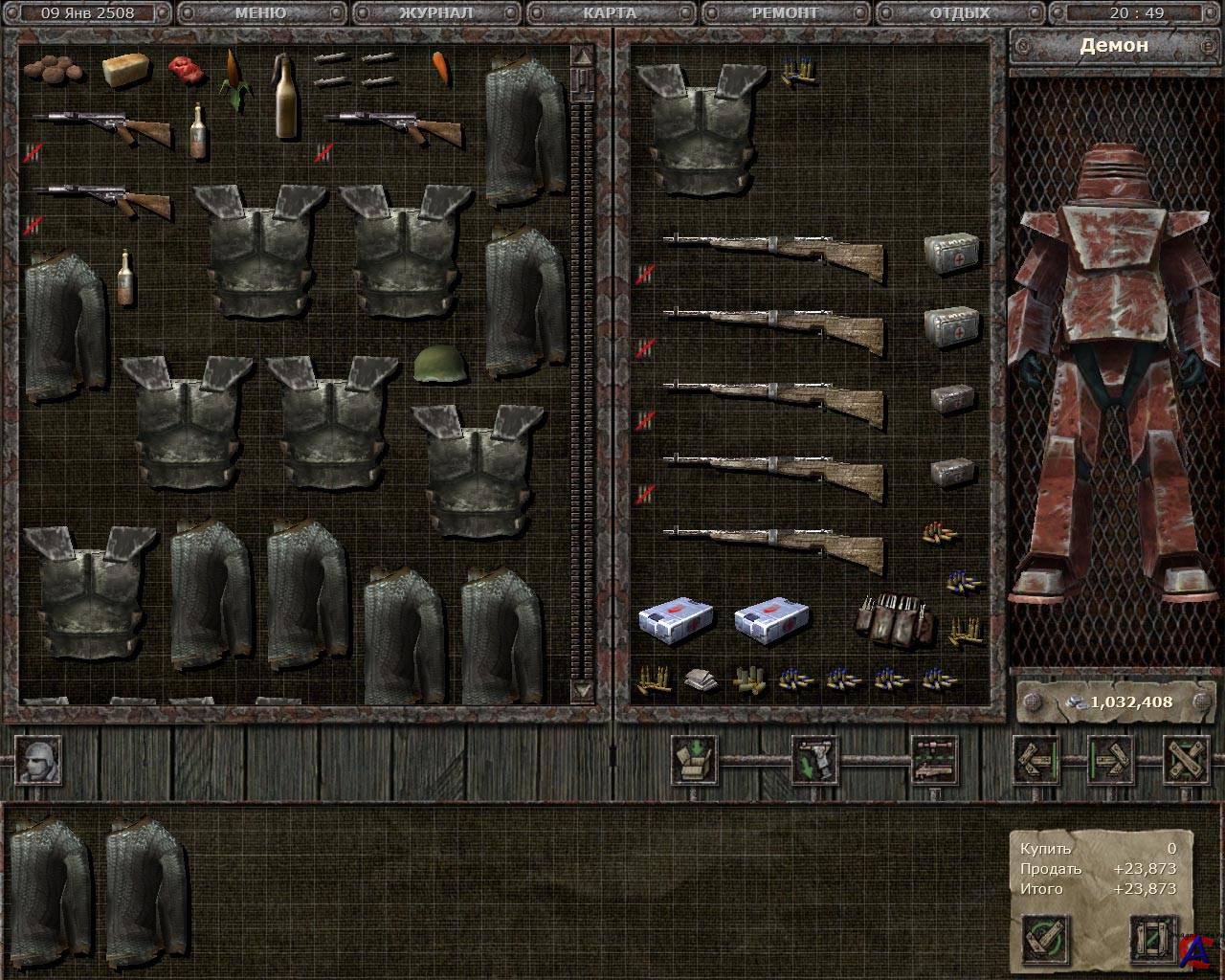Click the pistol with green arrow button
This screenshot has height=980, width=1225.
tap(814, 759)
